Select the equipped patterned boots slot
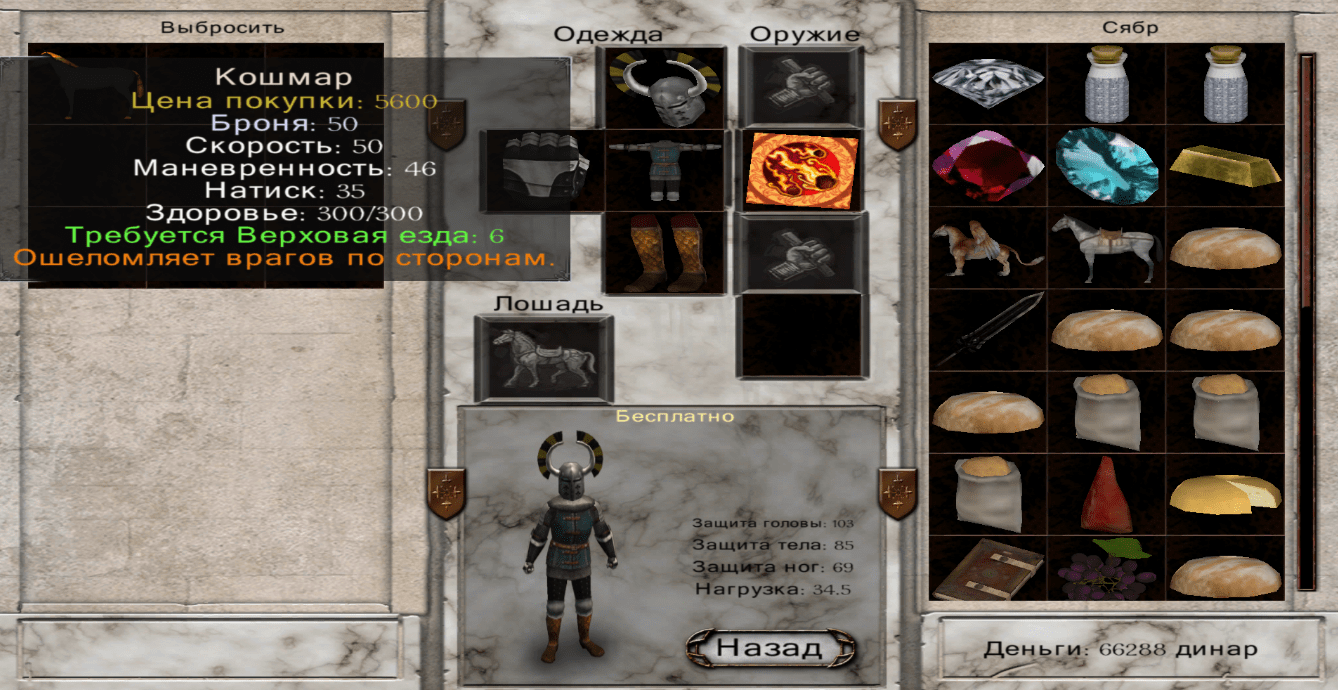The height and width of the screenshot is (690, 1338). coord(662,253)
